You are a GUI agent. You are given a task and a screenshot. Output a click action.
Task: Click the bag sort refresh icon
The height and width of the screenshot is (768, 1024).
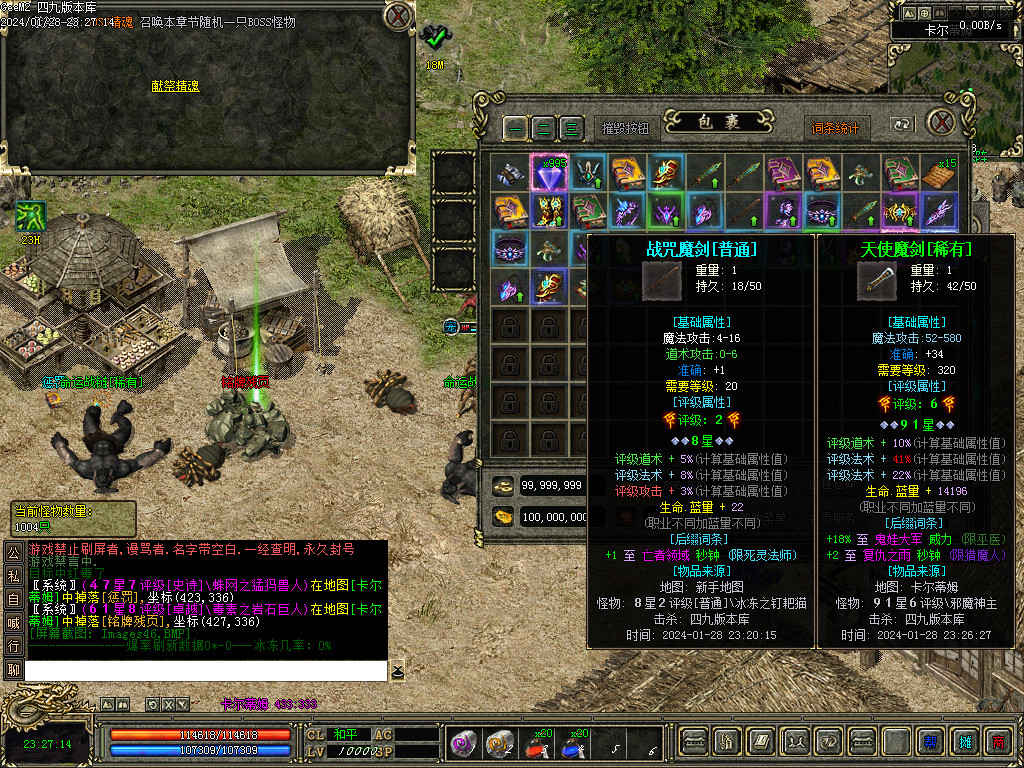pyautogui.click(x=902, y=126)
